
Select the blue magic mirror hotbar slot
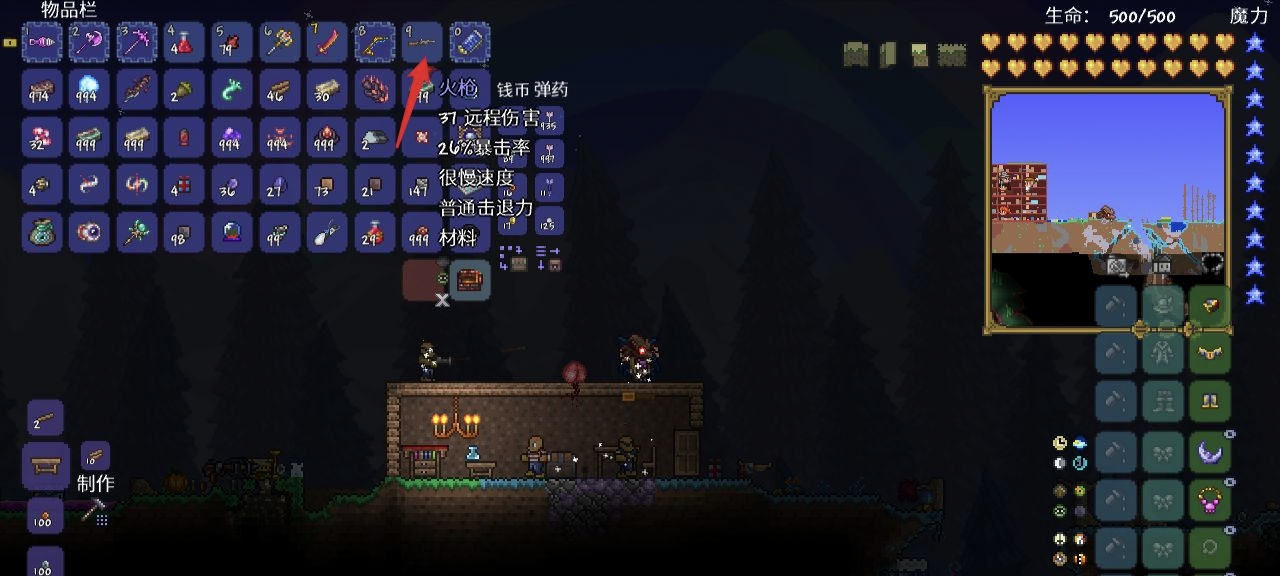(x=469, y=43)
